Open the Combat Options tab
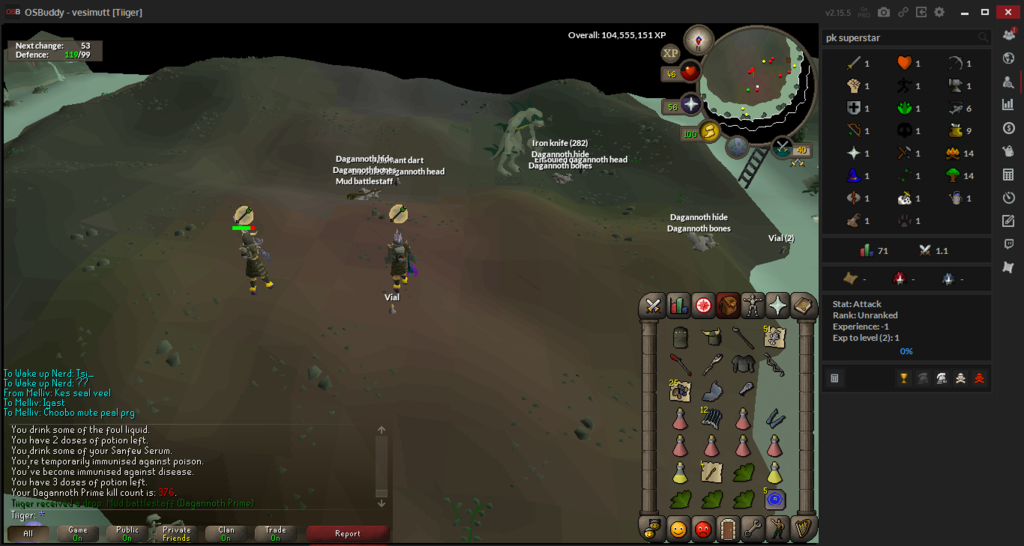 tap(653, 305)
